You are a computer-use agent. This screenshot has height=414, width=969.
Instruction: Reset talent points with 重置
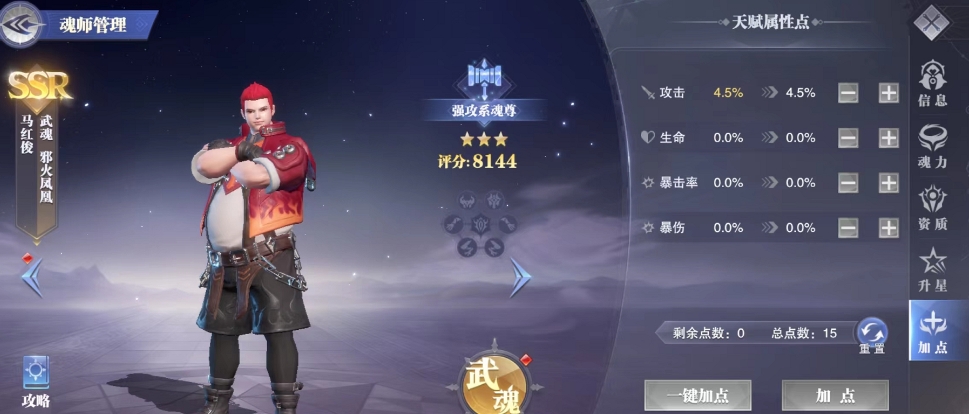click(x=872, y=336)
